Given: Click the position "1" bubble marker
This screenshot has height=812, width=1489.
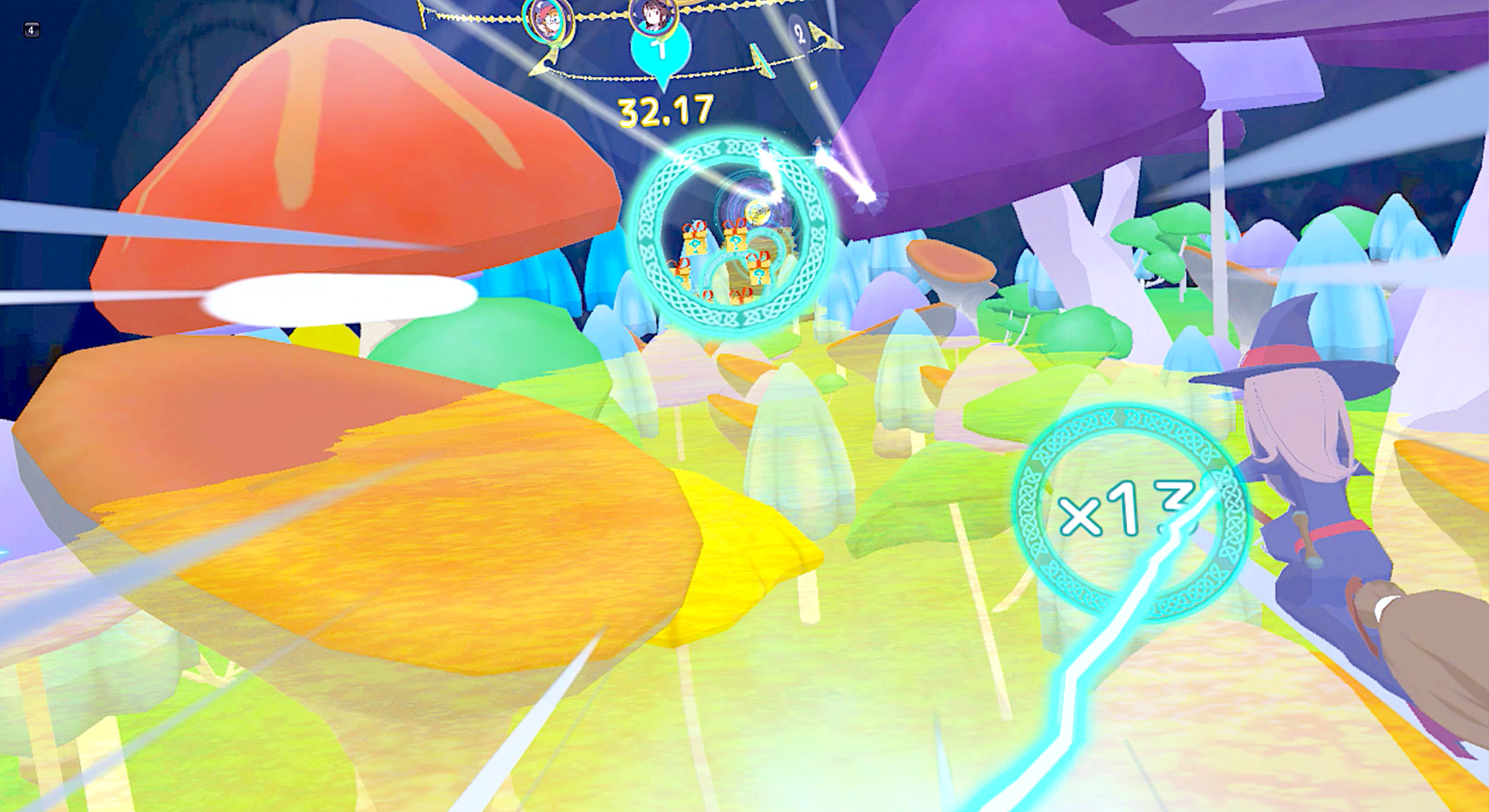Looking at the screenshot, I should point(659,50).
